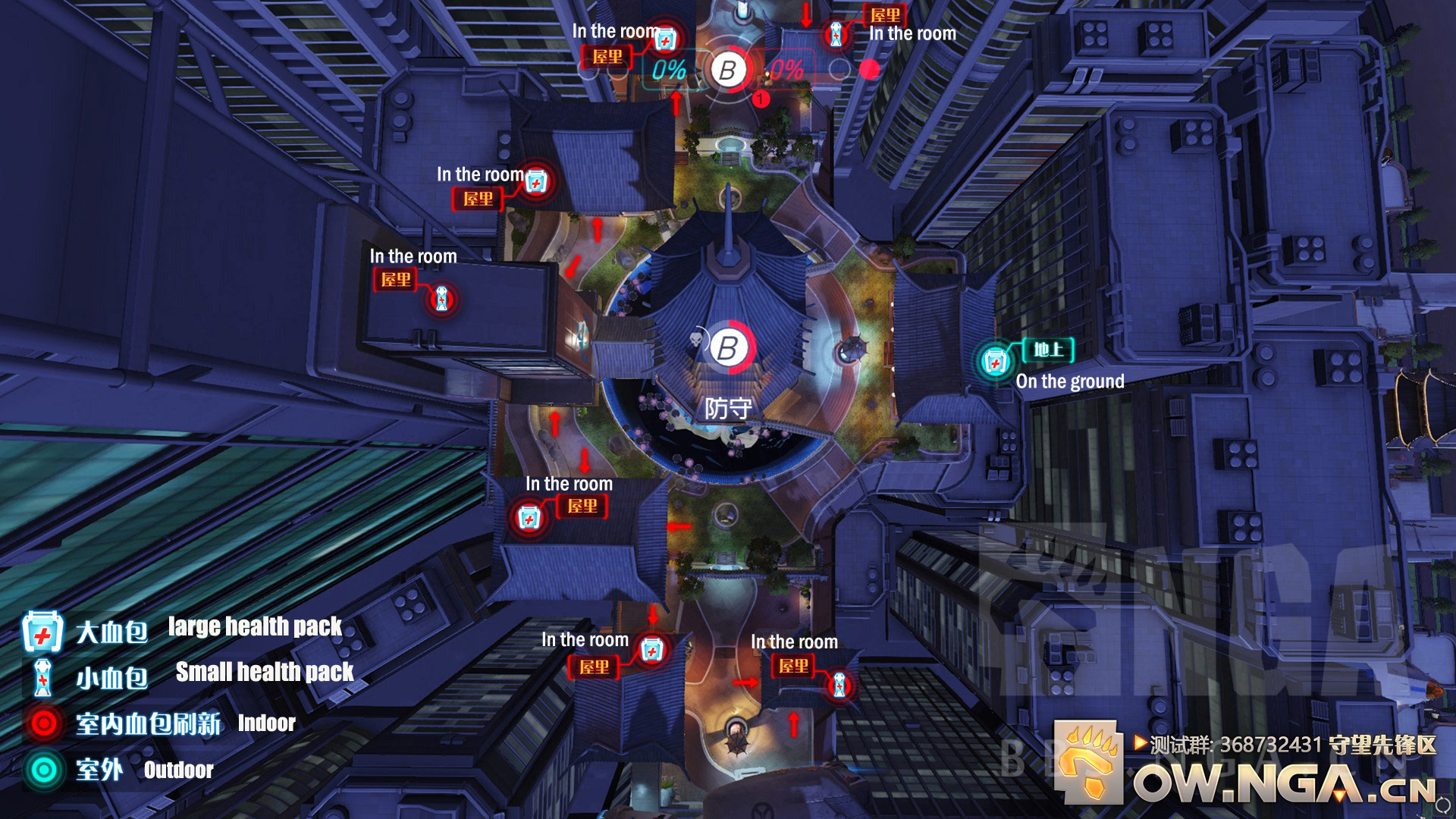Select the B point marker above 防守

728,348
